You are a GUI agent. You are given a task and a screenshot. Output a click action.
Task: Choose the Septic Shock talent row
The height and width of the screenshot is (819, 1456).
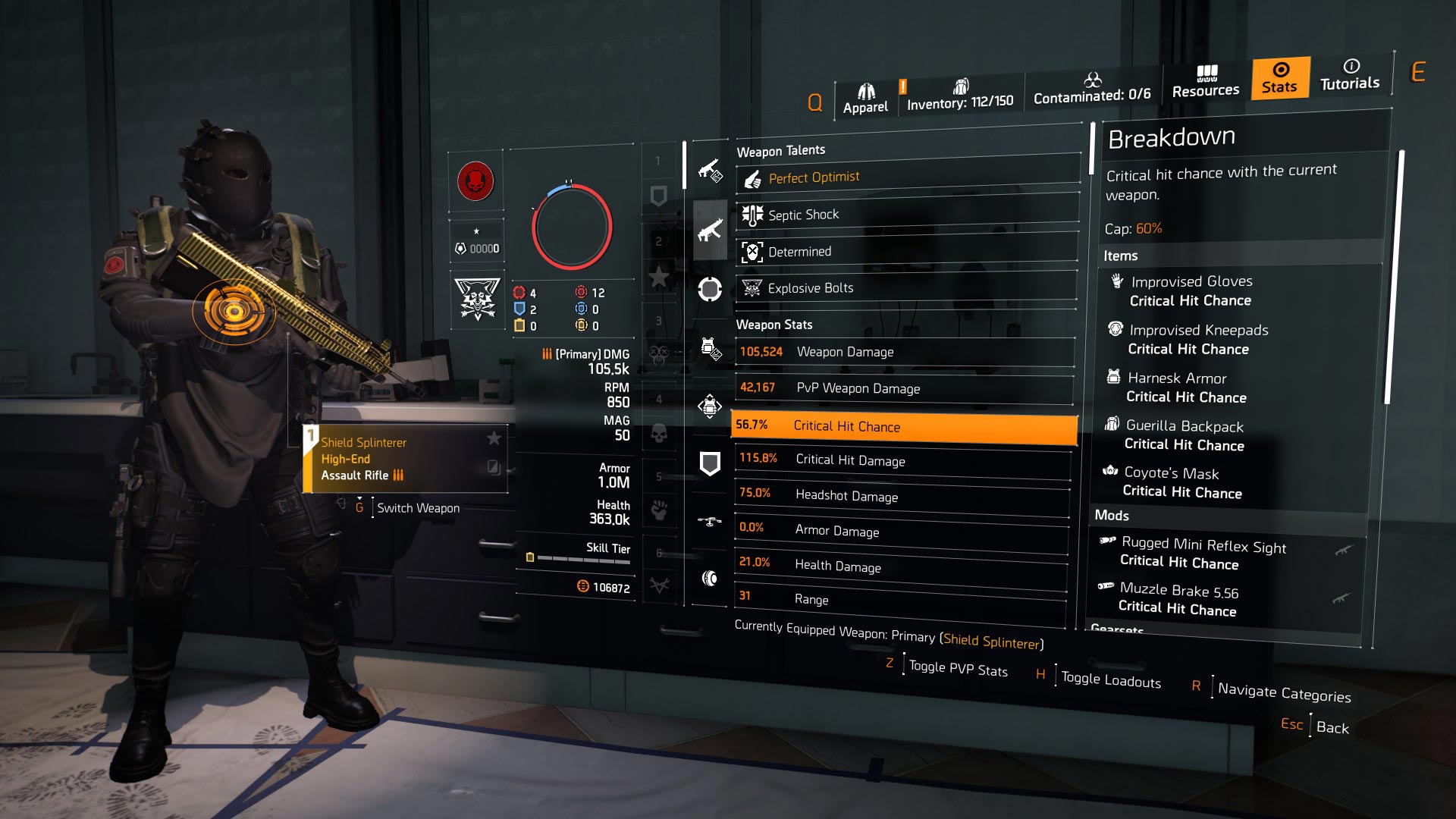point(907,215)
